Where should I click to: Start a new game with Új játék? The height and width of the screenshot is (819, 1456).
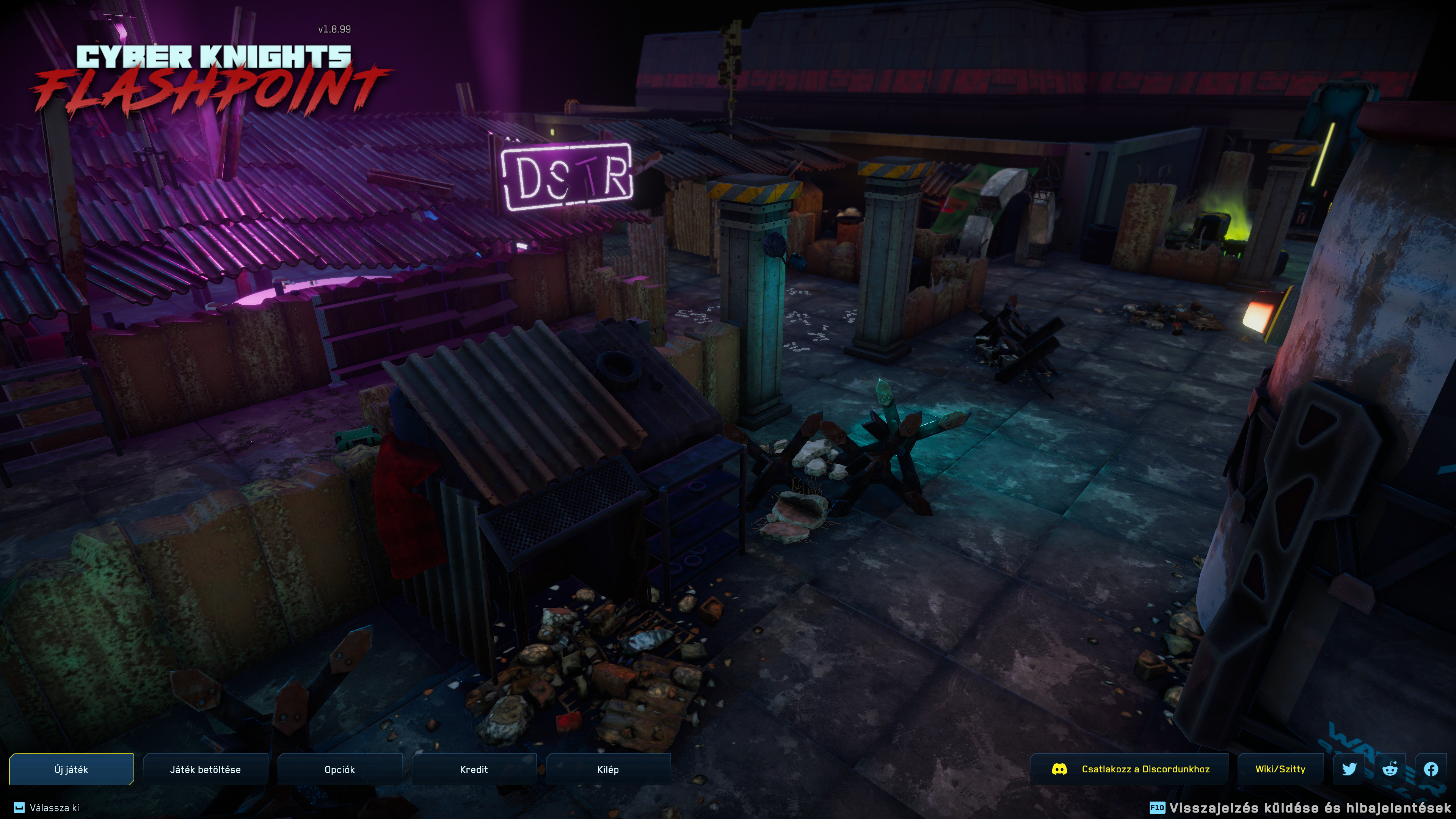pos(71,769)
